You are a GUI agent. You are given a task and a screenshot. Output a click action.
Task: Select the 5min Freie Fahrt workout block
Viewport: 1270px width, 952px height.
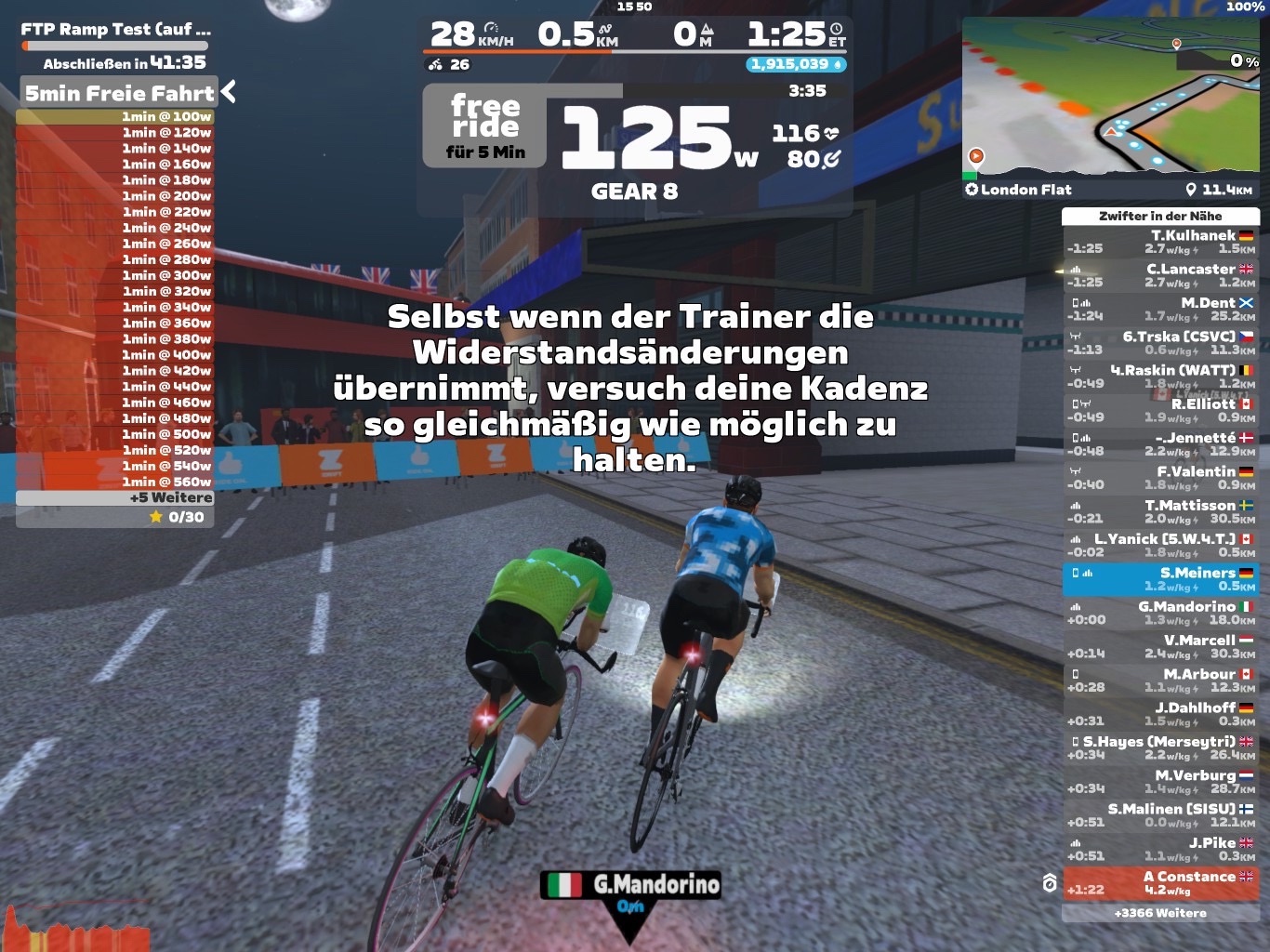(118, 93)
